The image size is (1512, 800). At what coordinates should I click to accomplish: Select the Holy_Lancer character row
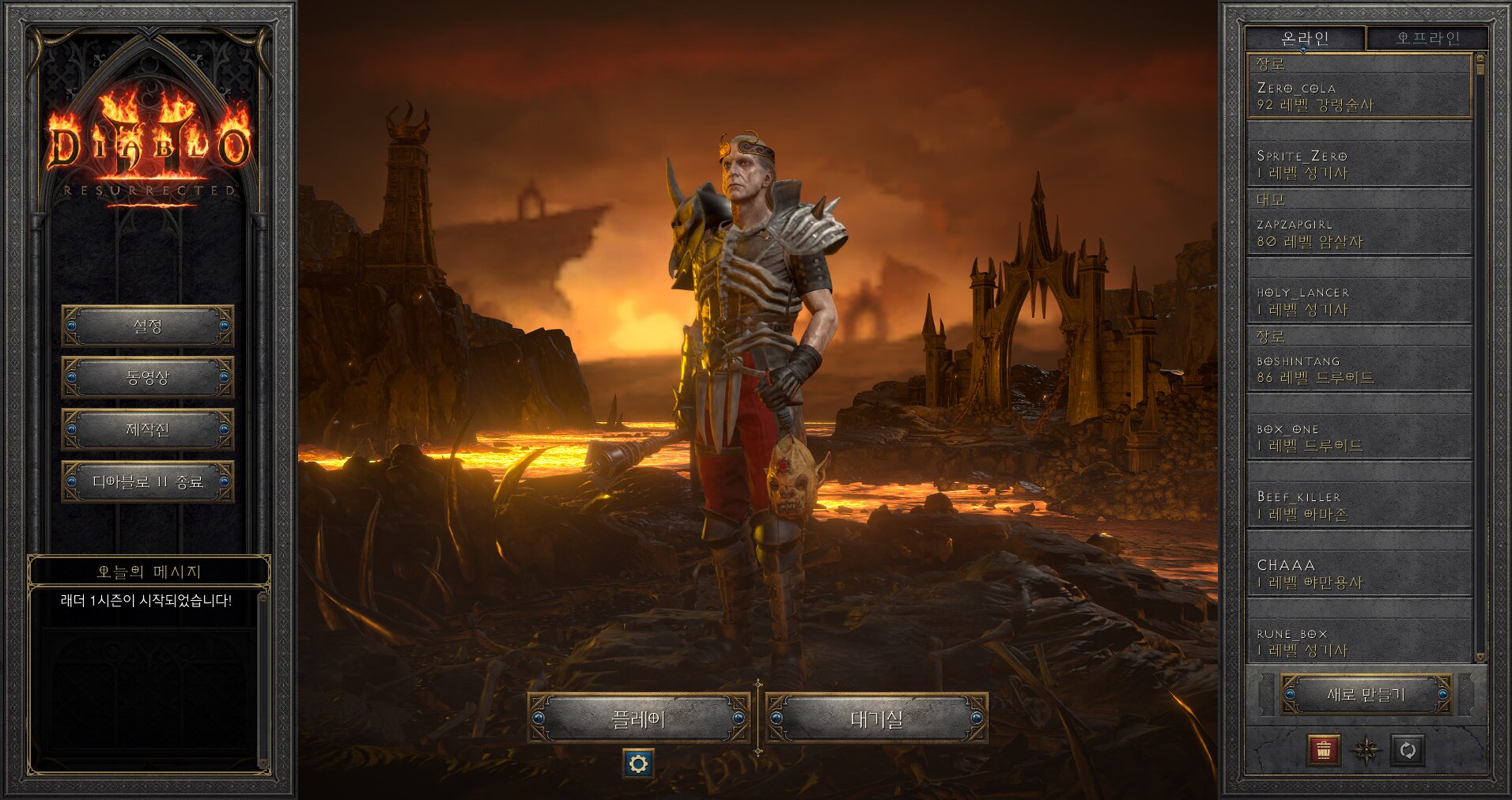coord(1359,300)
